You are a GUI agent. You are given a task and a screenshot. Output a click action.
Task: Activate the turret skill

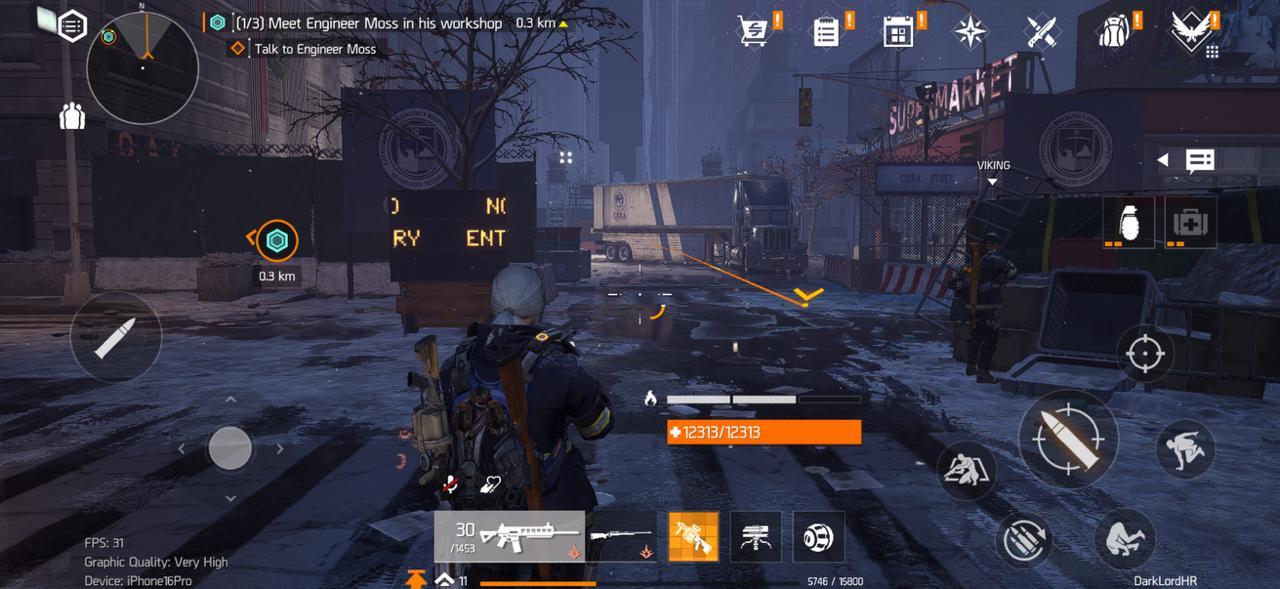tap(755, 537)
